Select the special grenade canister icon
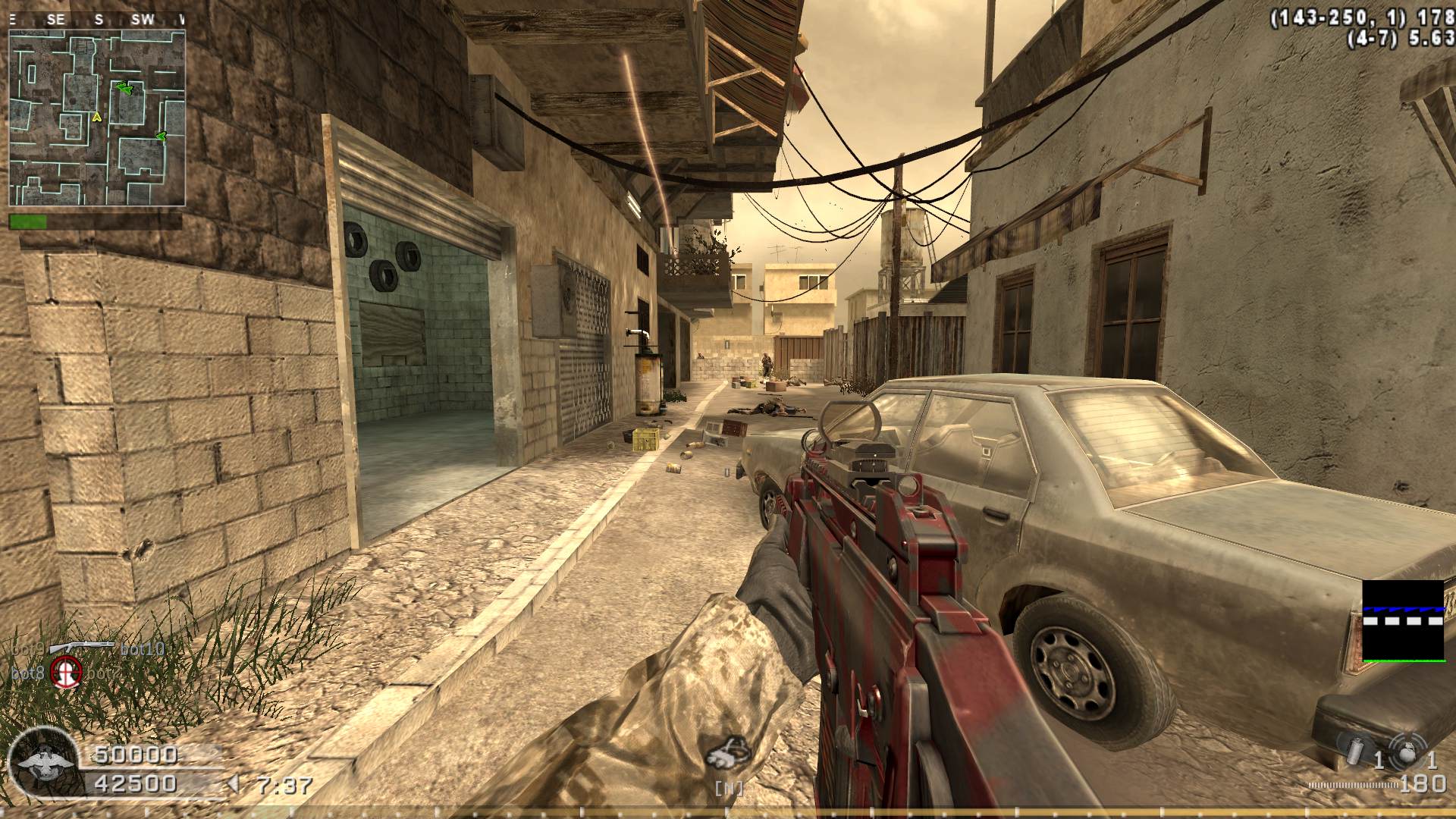 [x=1352, y=748]
